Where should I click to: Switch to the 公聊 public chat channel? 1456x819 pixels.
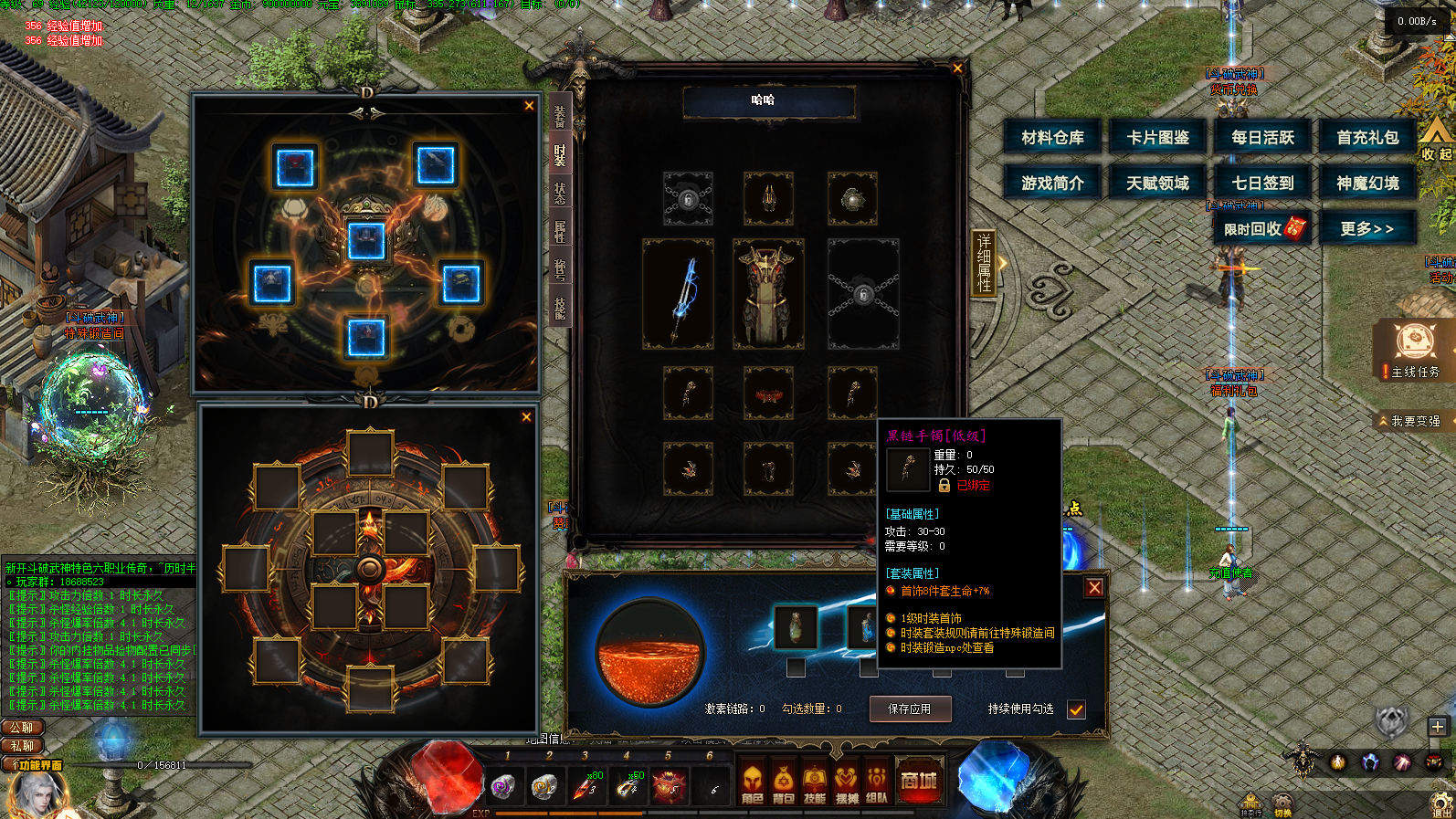pos(22,728)
